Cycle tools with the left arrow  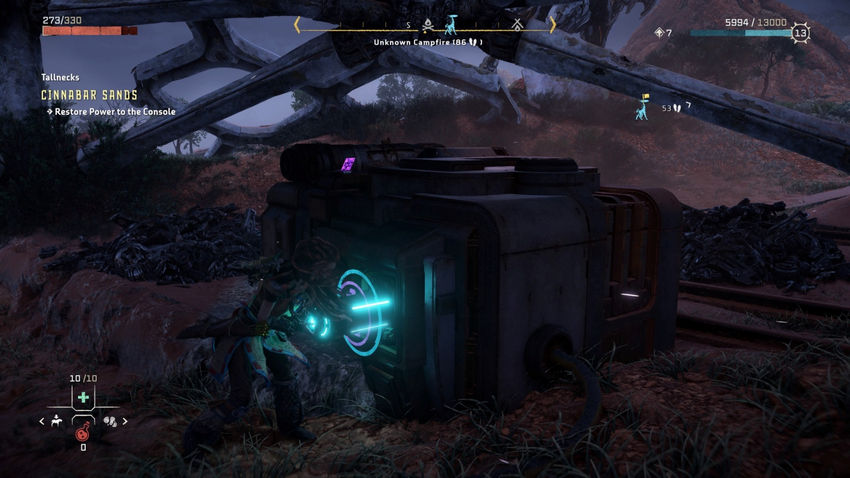pyautogui.click(x=42, y=421)
